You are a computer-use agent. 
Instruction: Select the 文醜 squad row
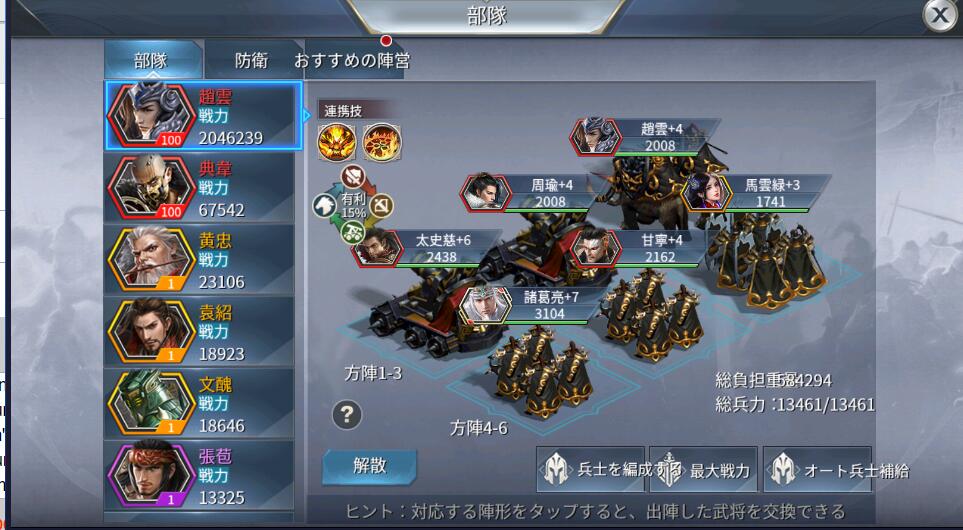point(202,404)
